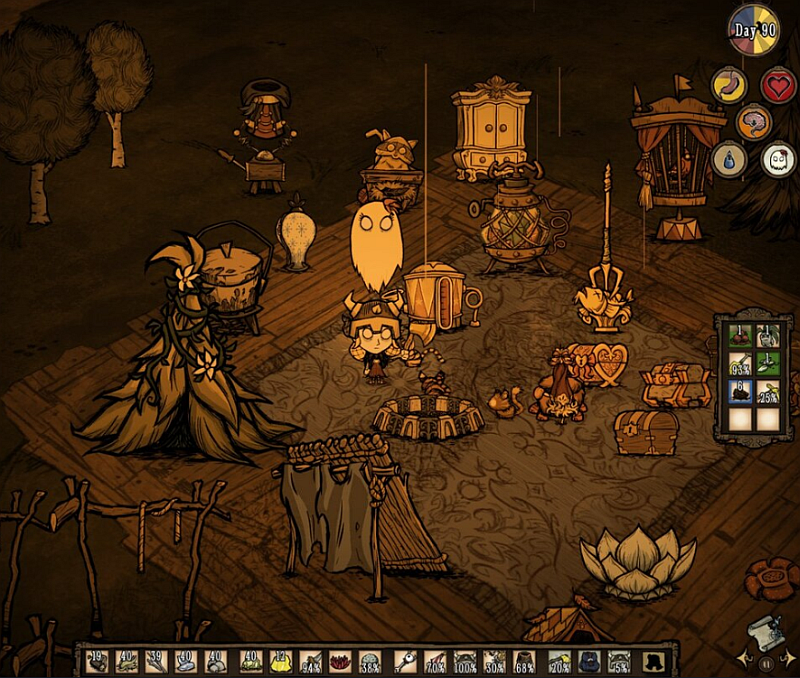Pick the backpack item showing 25%

click(770, 391)
